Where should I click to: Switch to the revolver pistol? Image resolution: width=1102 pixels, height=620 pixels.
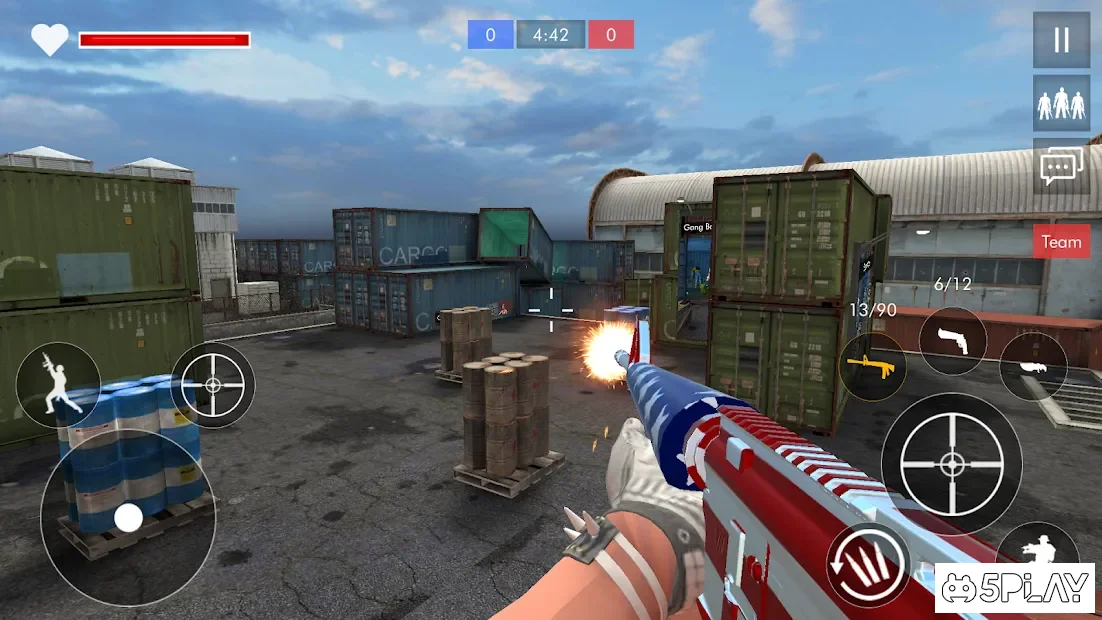(952, 341)
